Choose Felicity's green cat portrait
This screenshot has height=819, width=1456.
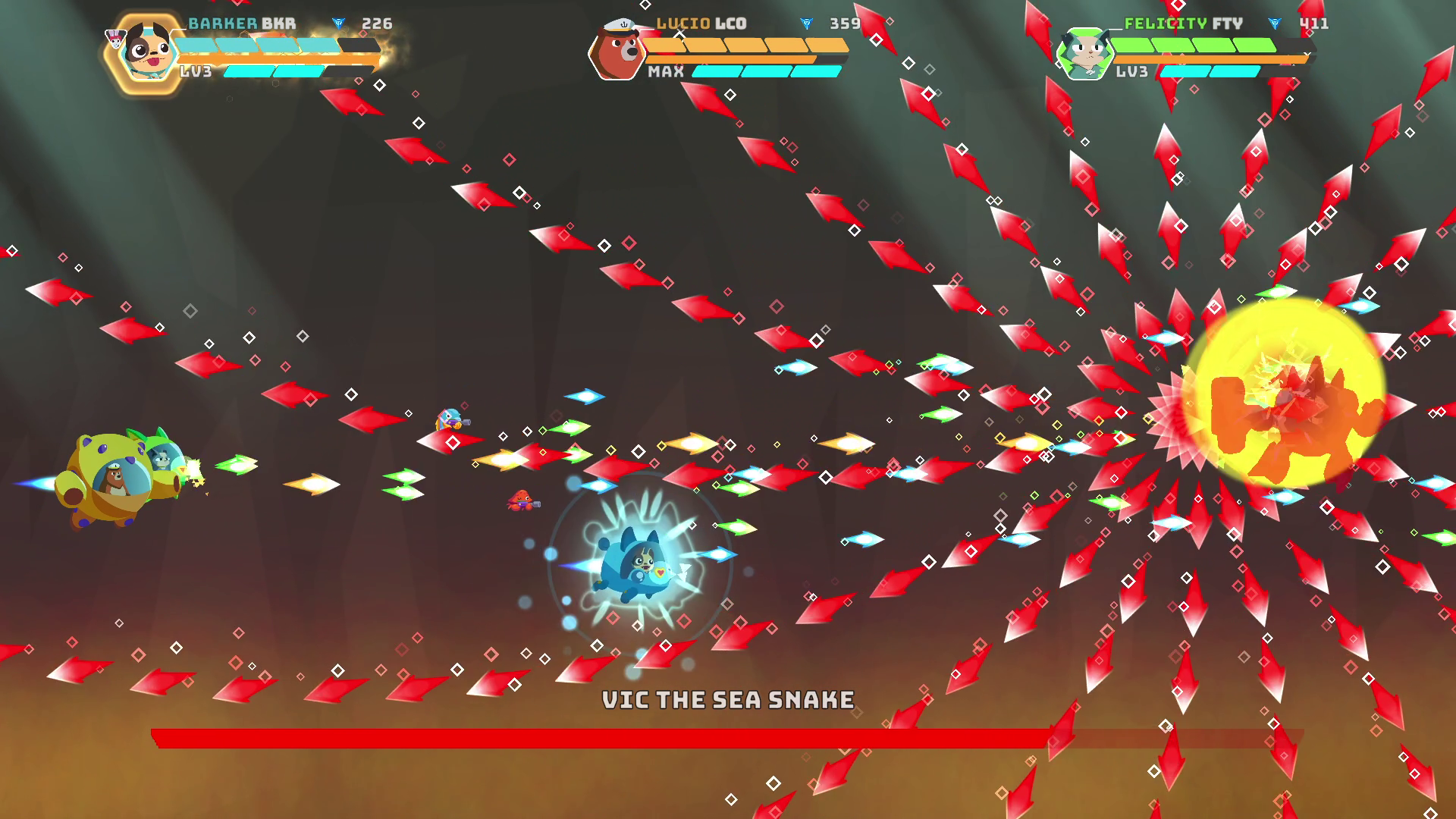pos(1084,53)
